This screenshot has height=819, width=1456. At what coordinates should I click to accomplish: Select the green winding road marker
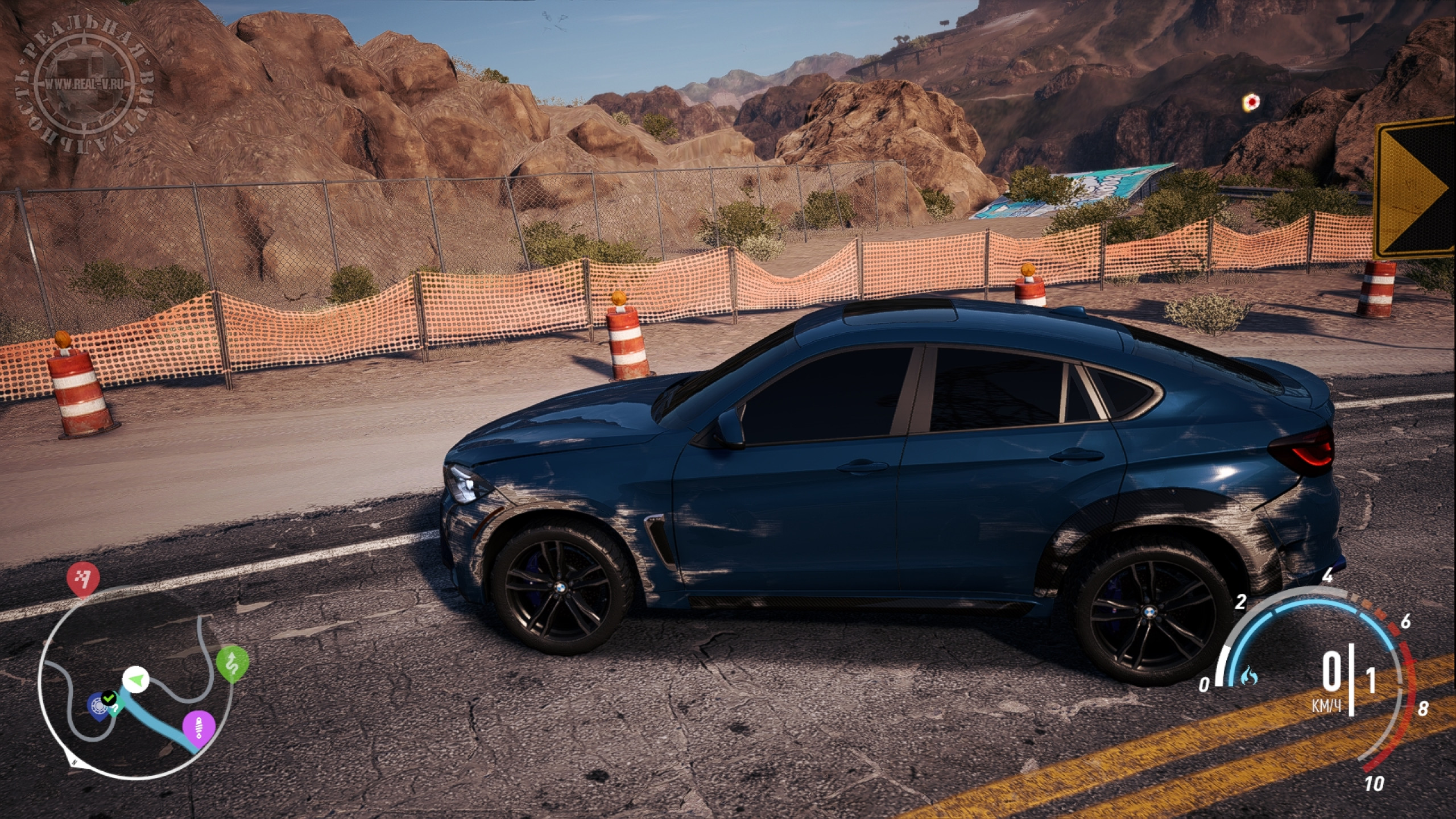click(x=233, y=663)
